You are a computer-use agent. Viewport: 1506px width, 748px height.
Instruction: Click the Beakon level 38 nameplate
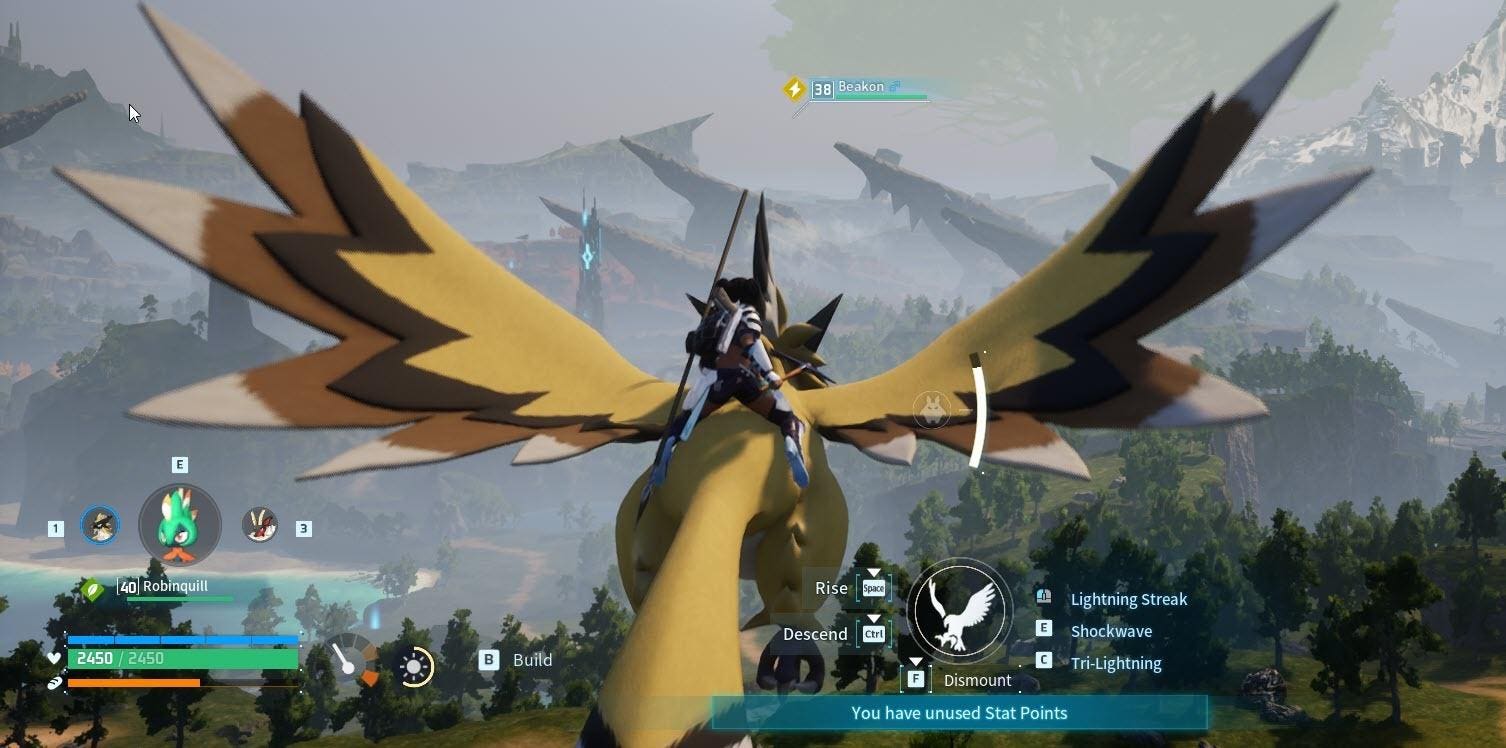click(860, 88)
